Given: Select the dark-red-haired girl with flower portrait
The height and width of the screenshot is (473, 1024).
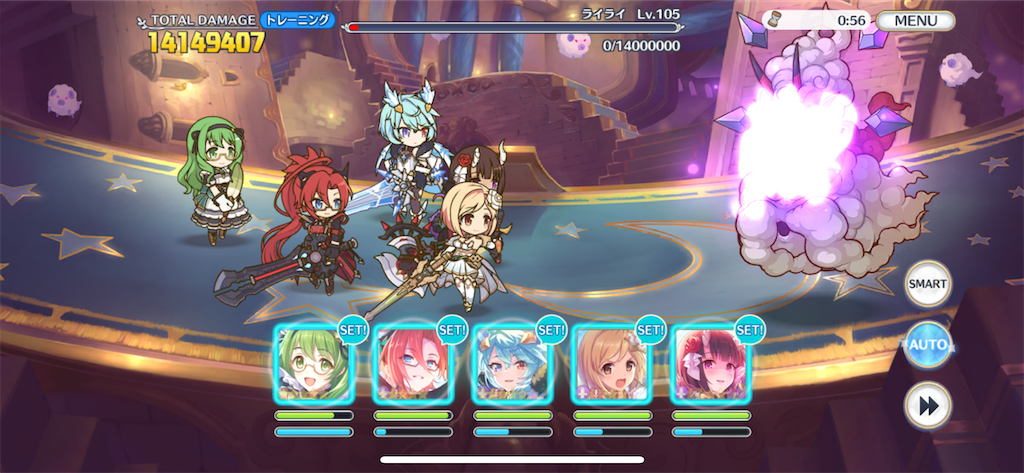Looking at the screenshot, I should coord(710,365).
